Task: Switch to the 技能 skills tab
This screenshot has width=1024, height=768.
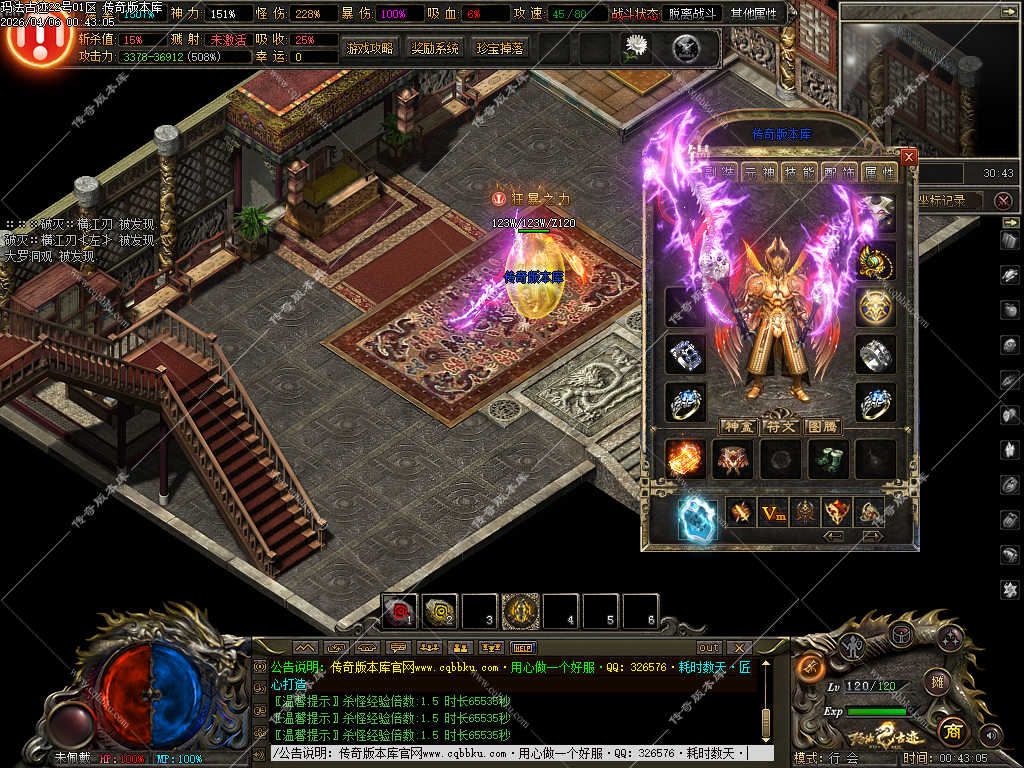Action: pyautogui.click(x=799, y=172)
